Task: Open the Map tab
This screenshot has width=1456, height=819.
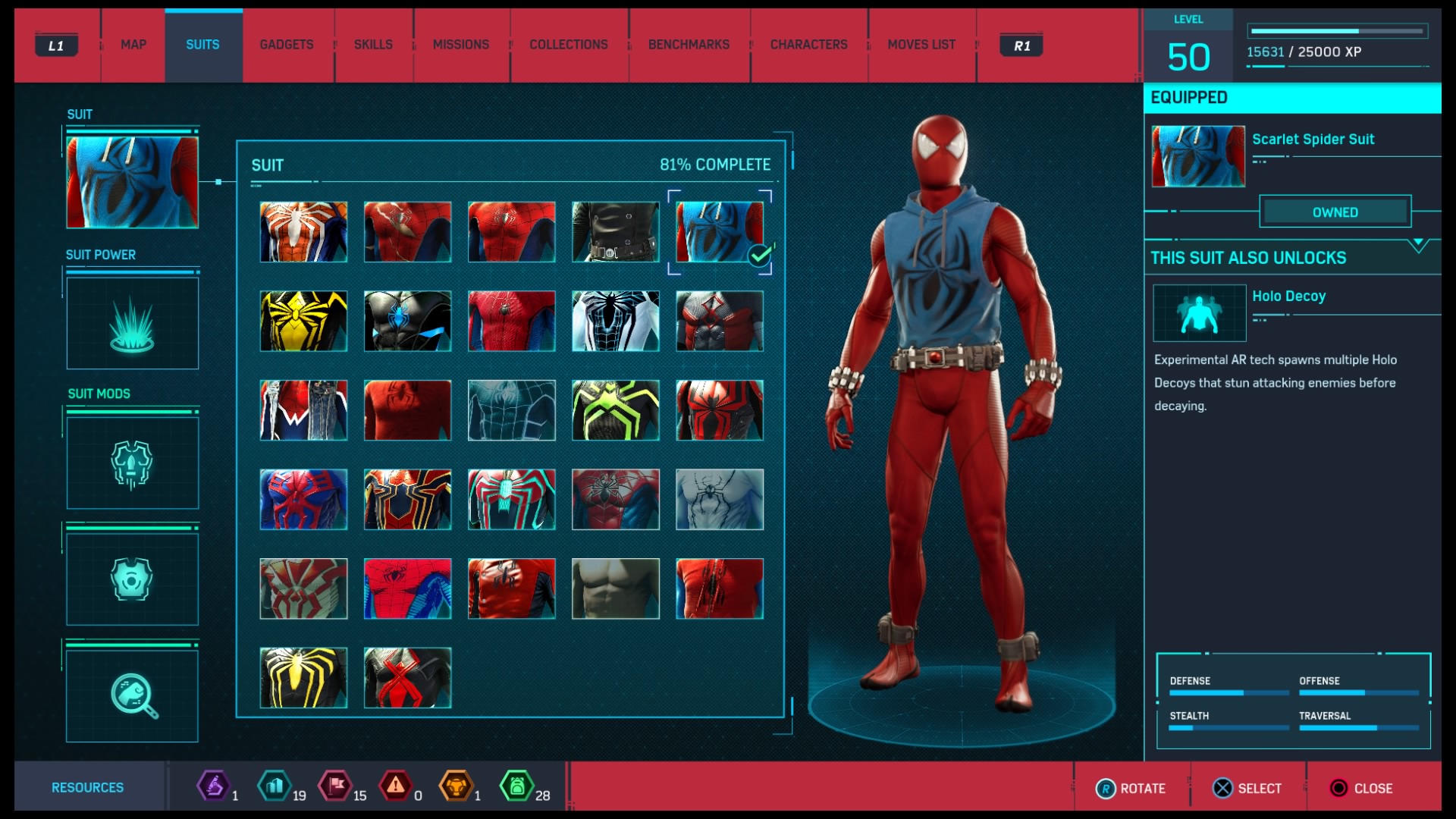Action: tap(133, 45)
